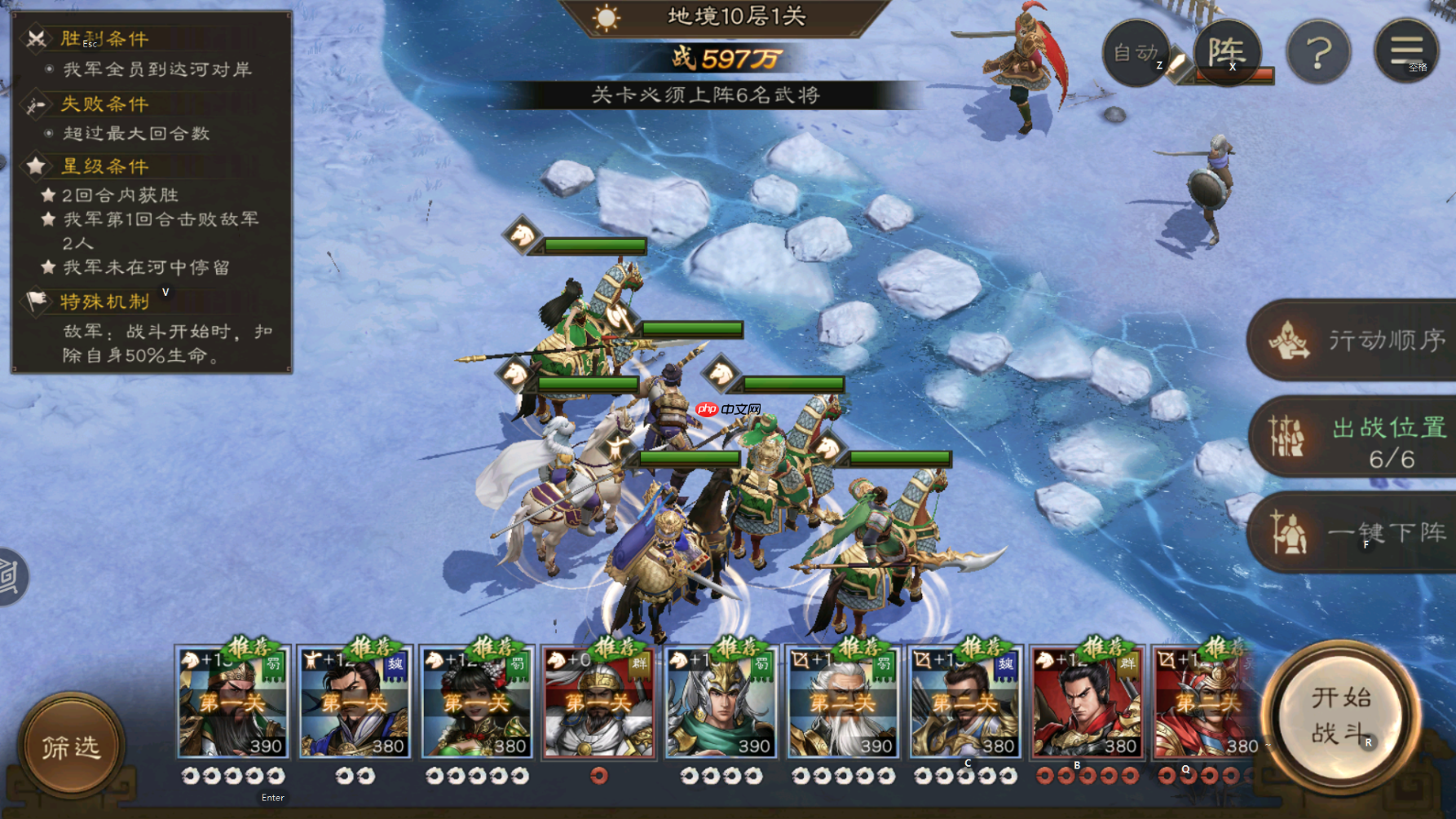Open the 阵 formation panel
Screen dimensions: 1456x819
(x=1227, y=53)
